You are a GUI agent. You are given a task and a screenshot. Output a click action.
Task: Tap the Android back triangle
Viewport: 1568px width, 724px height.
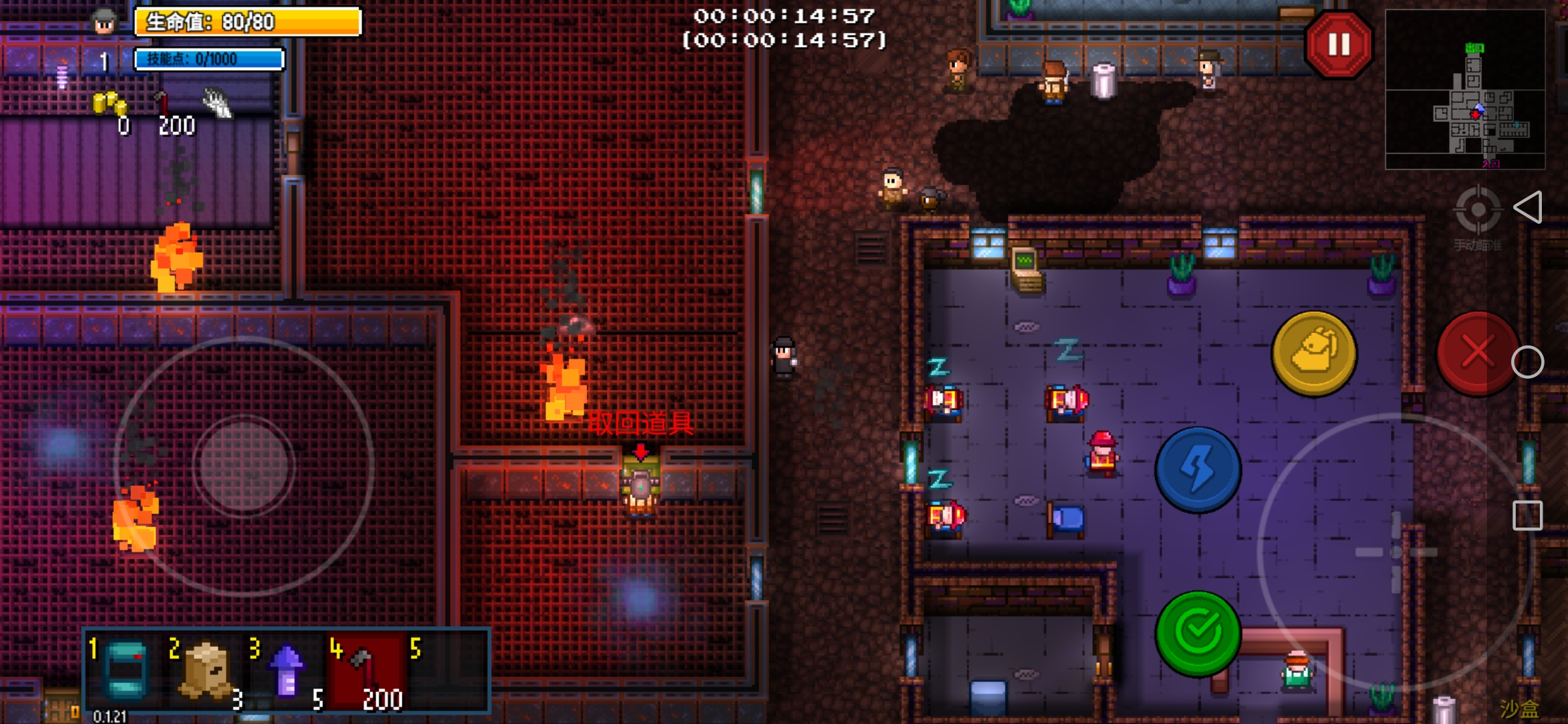(1528, 207)
